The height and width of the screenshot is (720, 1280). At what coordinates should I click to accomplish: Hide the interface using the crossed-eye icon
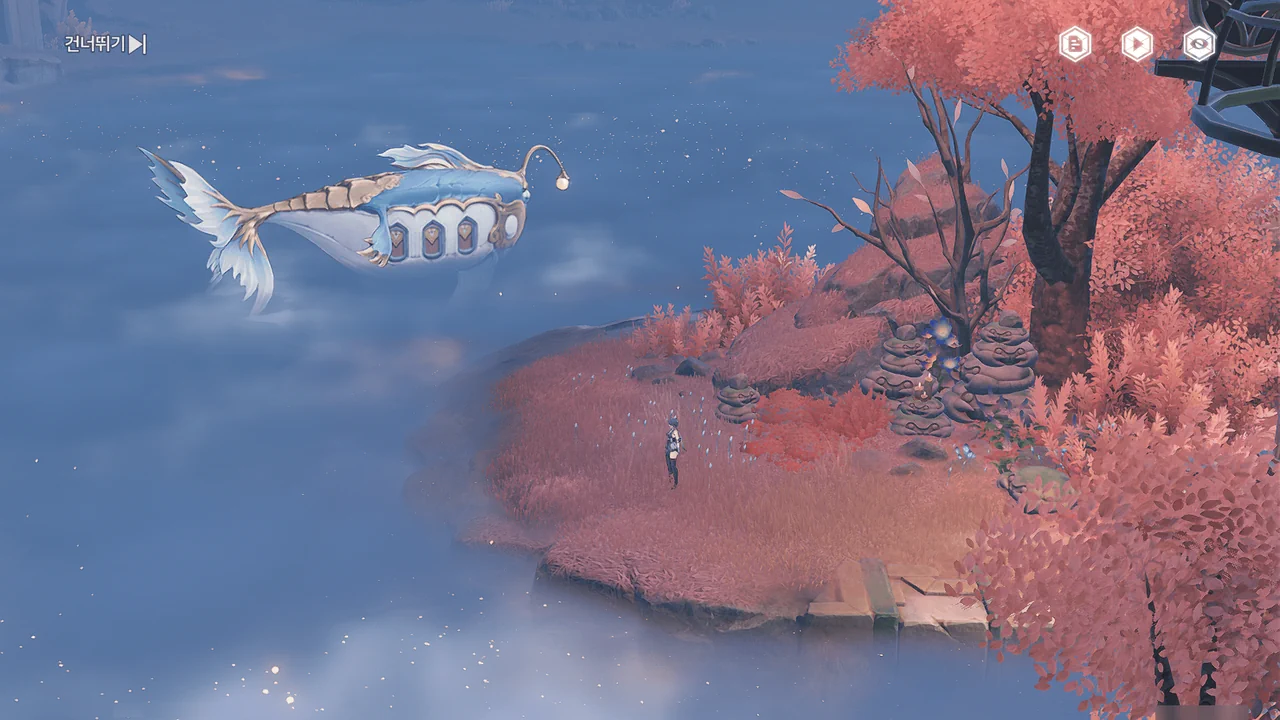pos(1199,44)
